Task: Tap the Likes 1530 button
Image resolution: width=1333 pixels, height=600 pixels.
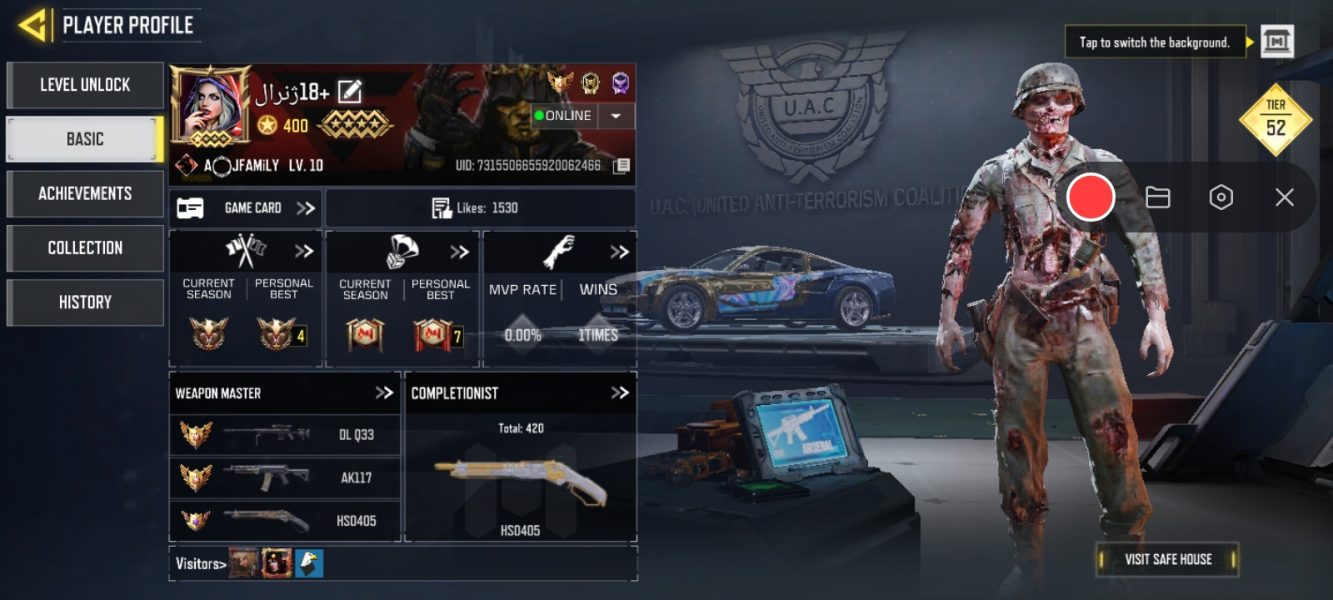Action: (x=480, y=208)
